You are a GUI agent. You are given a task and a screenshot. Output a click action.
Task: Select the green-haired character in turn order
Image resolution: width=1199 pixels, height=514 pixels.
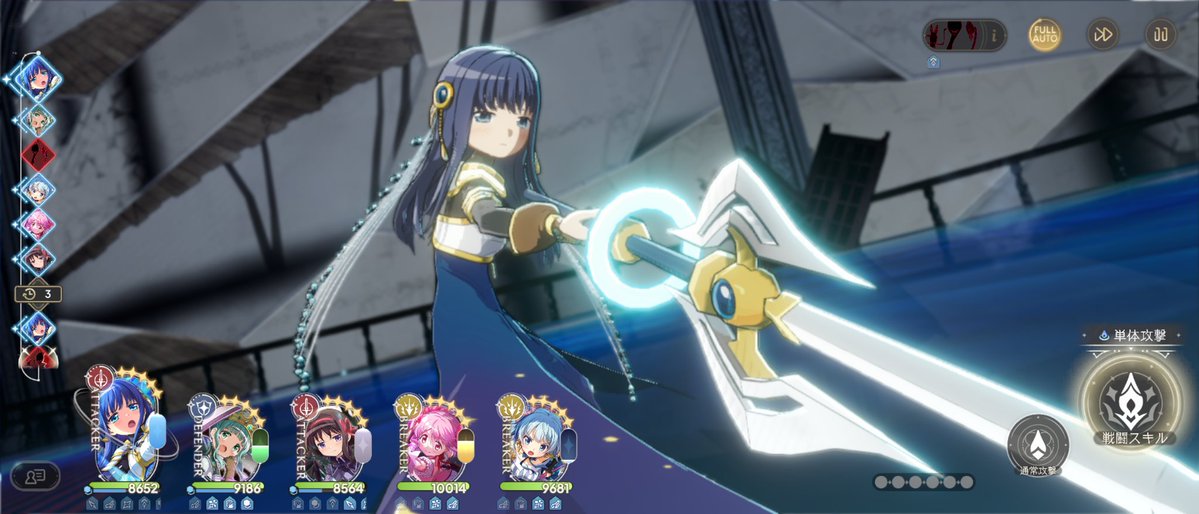click(38, 119)
